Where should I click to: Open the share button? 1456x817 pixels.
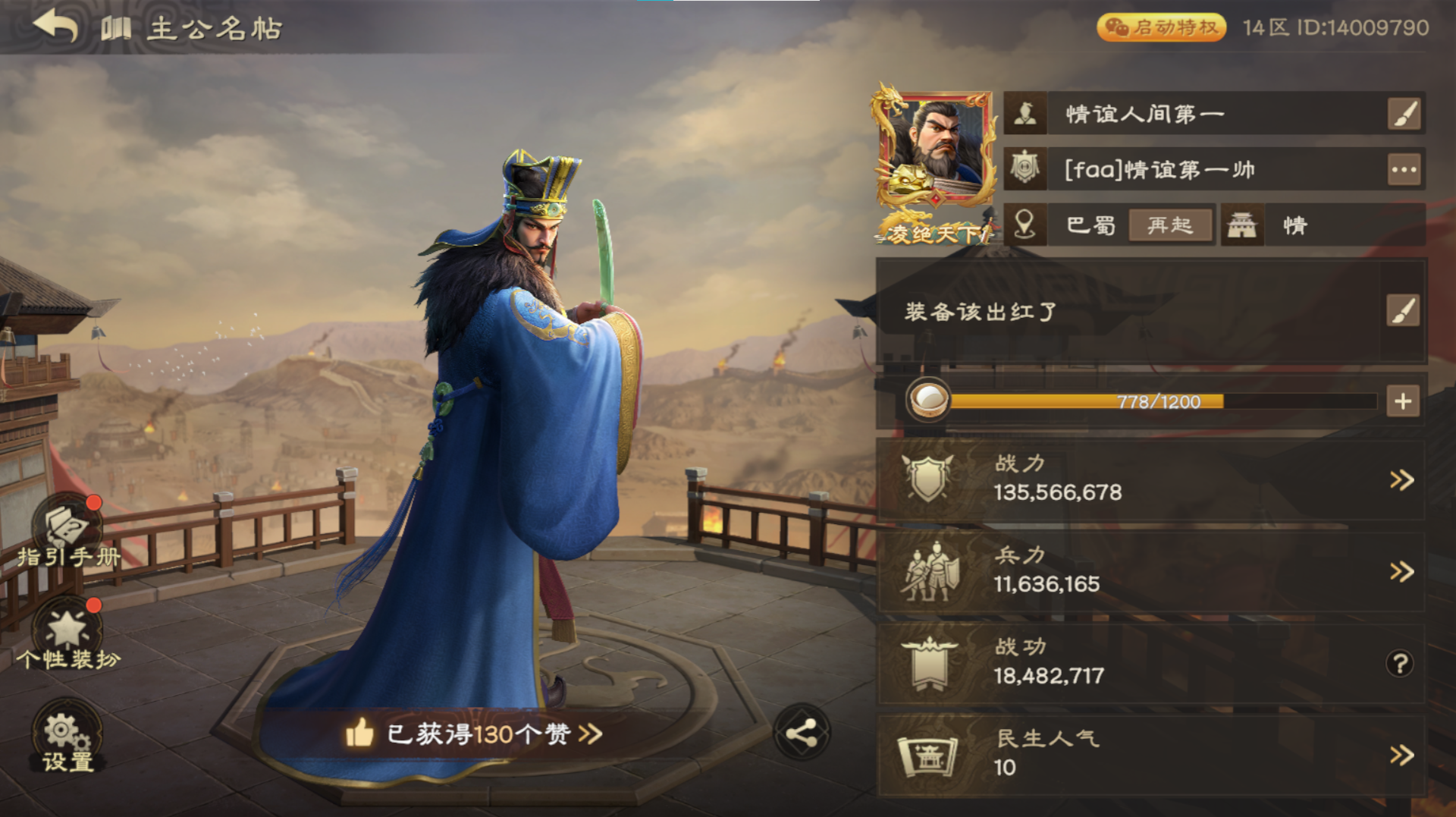pyautogui.click(x=802, y=734)
